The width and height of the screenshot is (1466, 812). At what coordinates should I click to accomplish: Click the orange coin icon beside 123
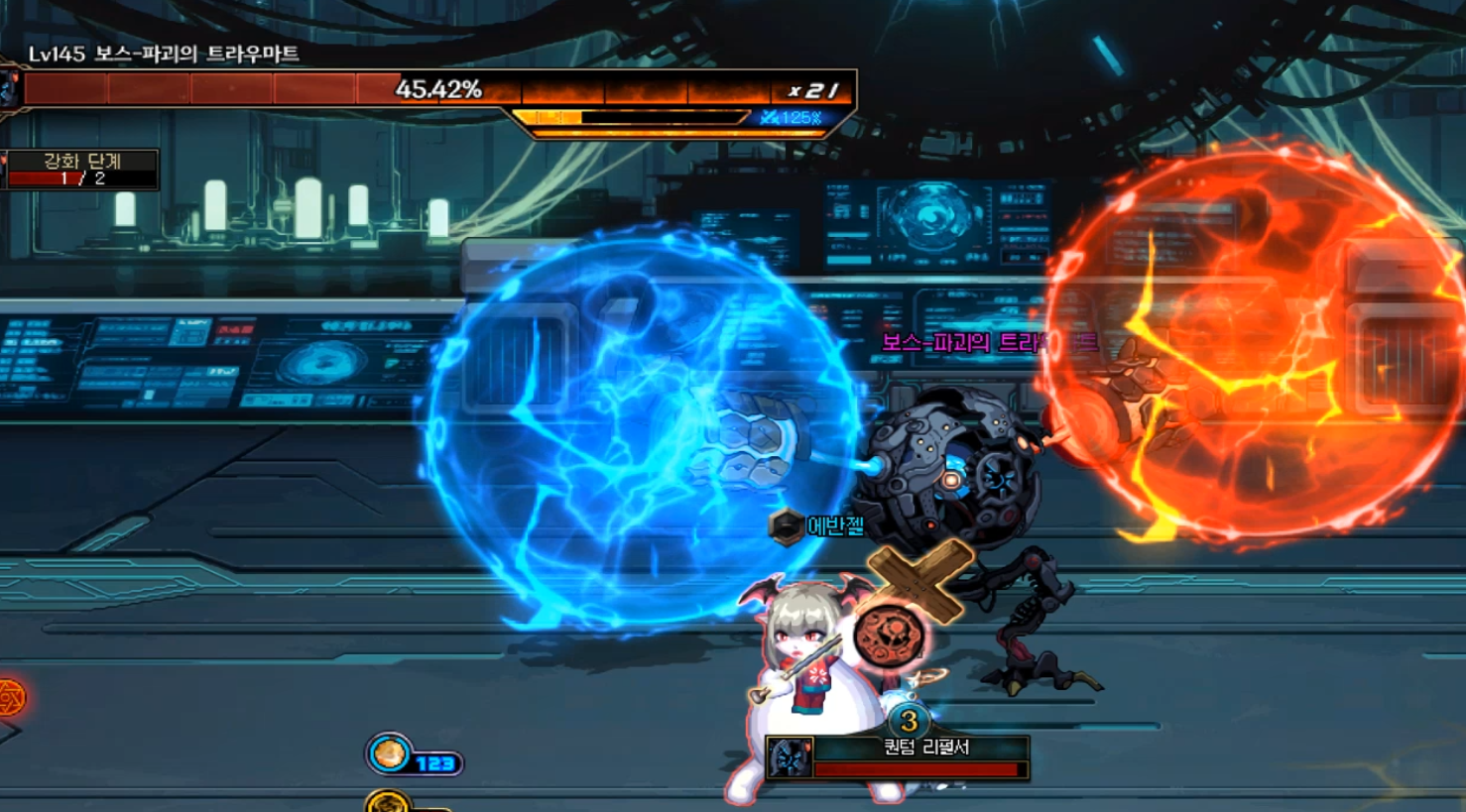pyautogui.click(x=390, y=754)
